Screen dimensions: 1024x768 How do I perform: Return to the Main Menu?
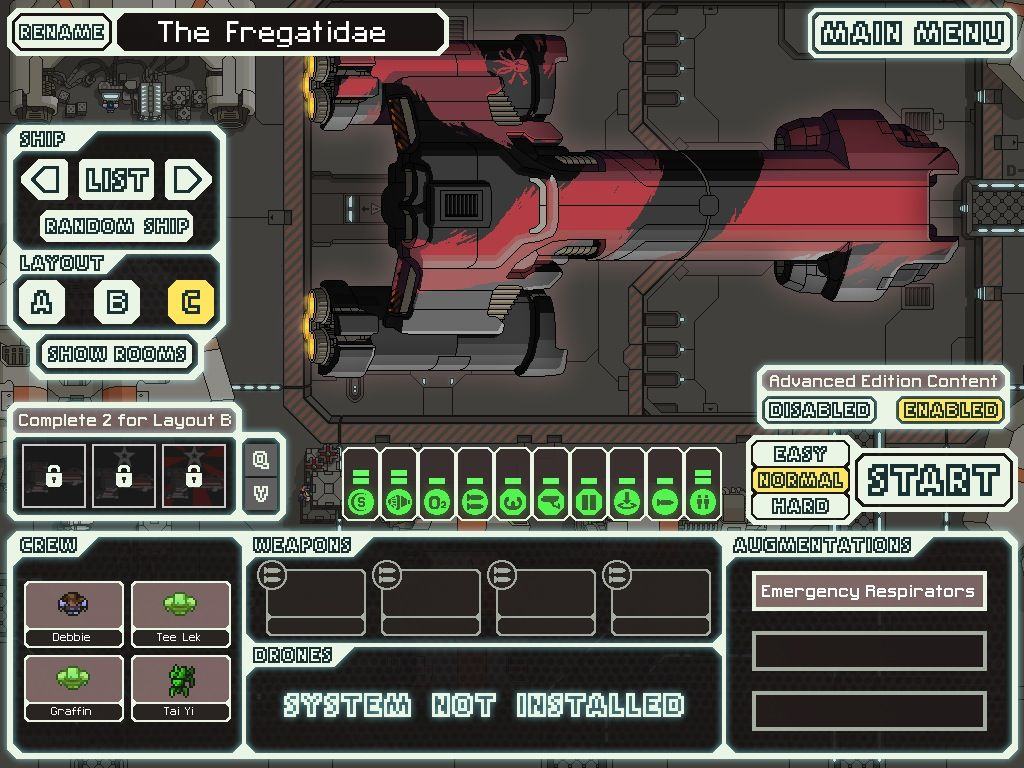912,33
